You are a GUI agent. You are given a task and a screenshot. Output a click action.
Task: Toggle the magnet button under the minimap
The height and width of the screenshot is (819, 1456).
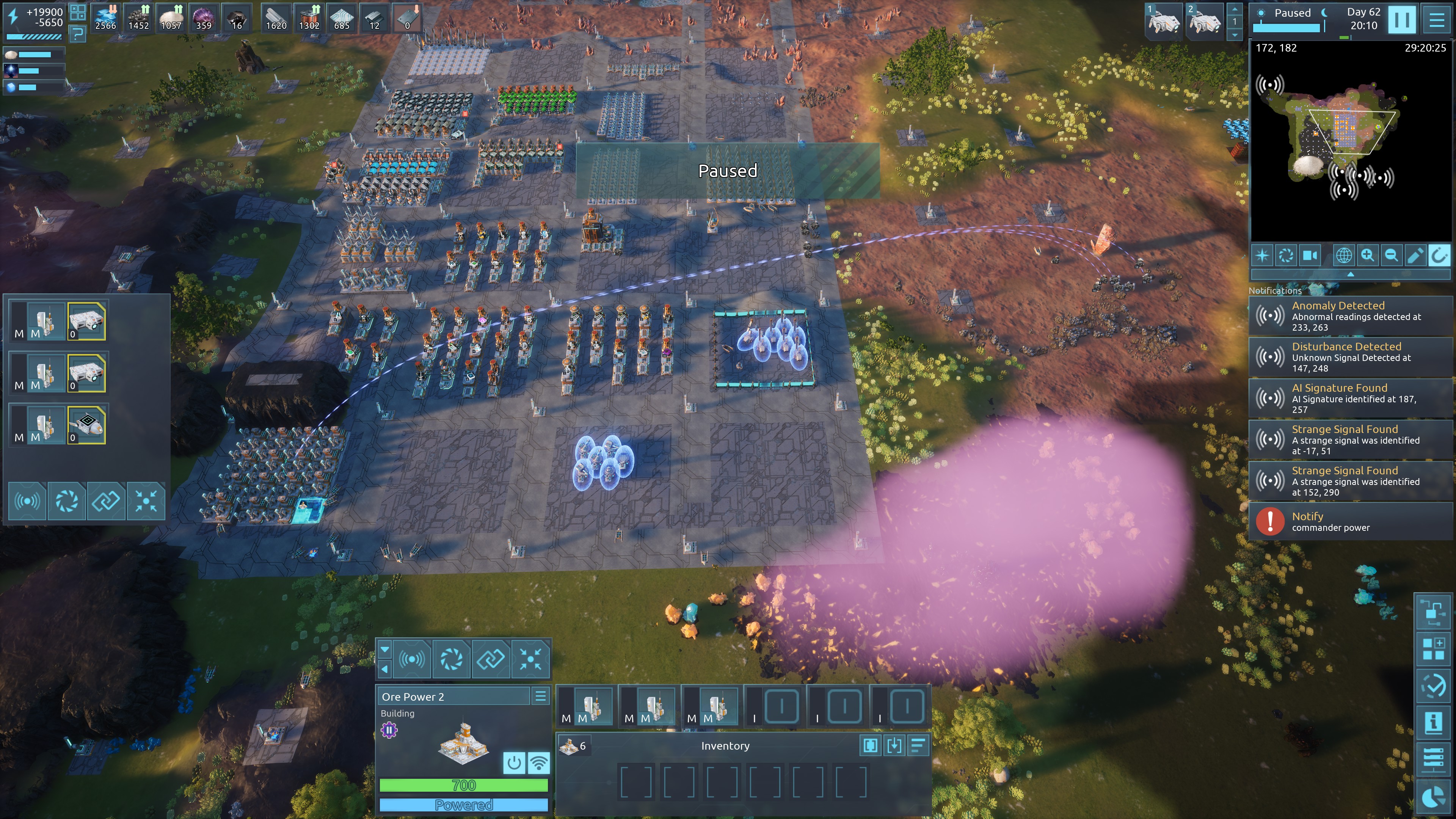click(1439, 256)
